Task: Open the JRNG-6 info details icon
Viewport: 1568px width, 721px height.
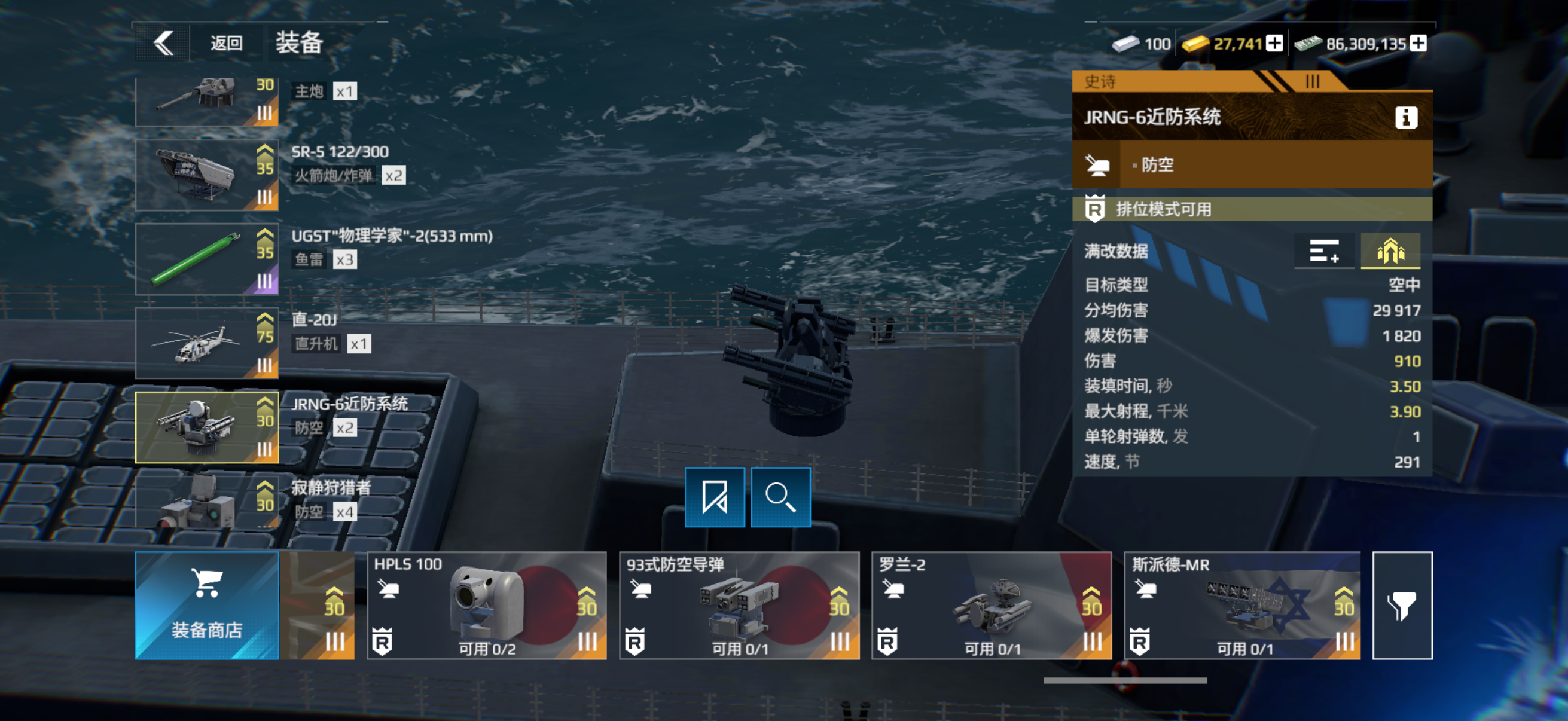Action: [1406, 117]
